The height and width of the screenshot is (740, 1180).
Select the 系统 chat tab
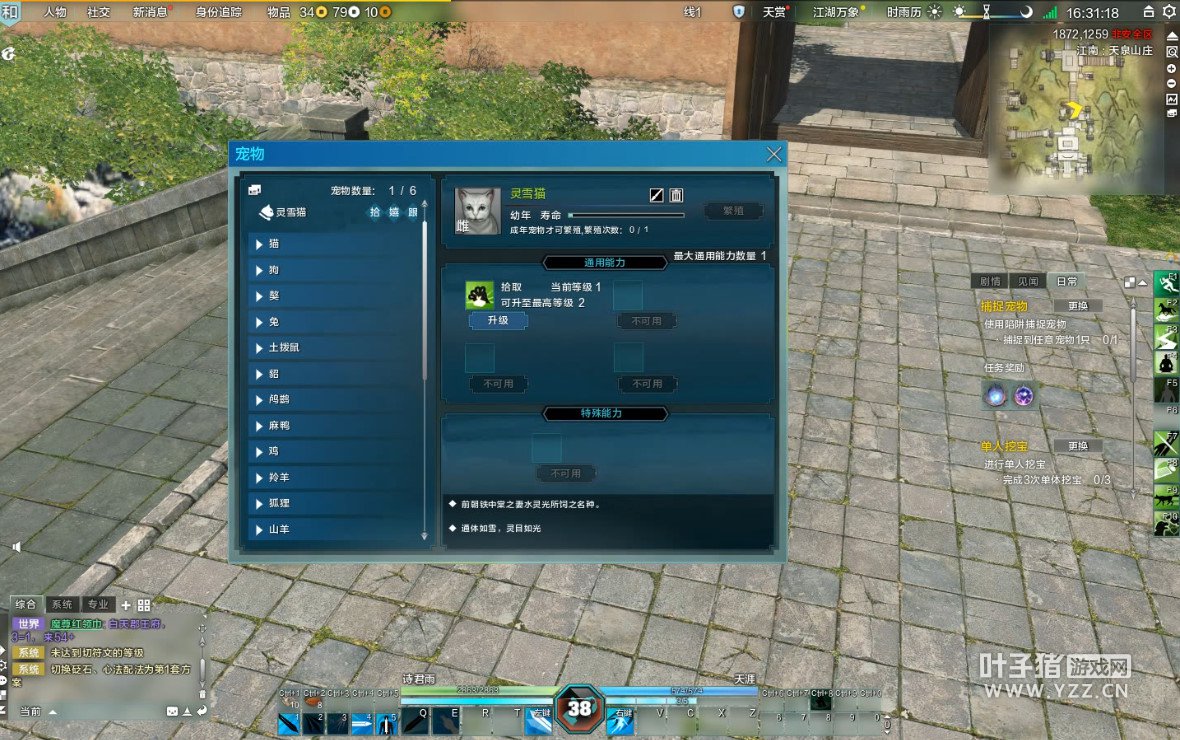62,604
